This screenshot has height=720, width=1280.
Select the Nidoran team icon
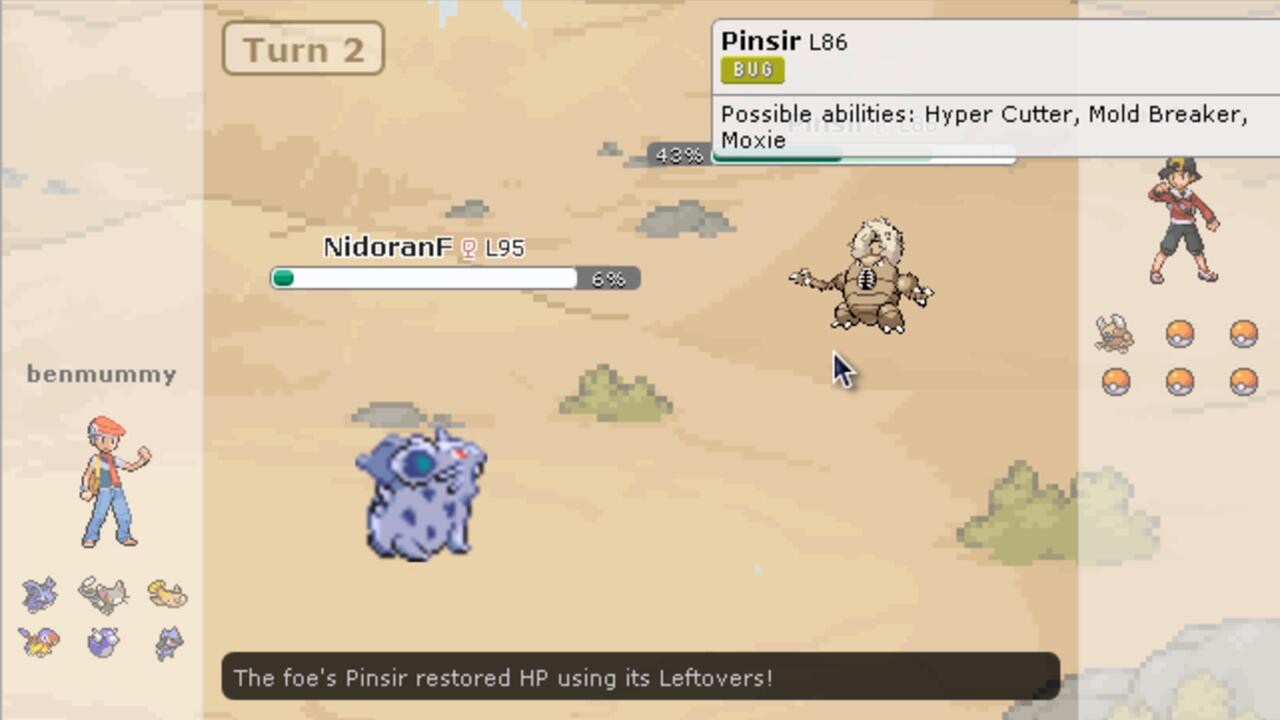tap(40, 594)
